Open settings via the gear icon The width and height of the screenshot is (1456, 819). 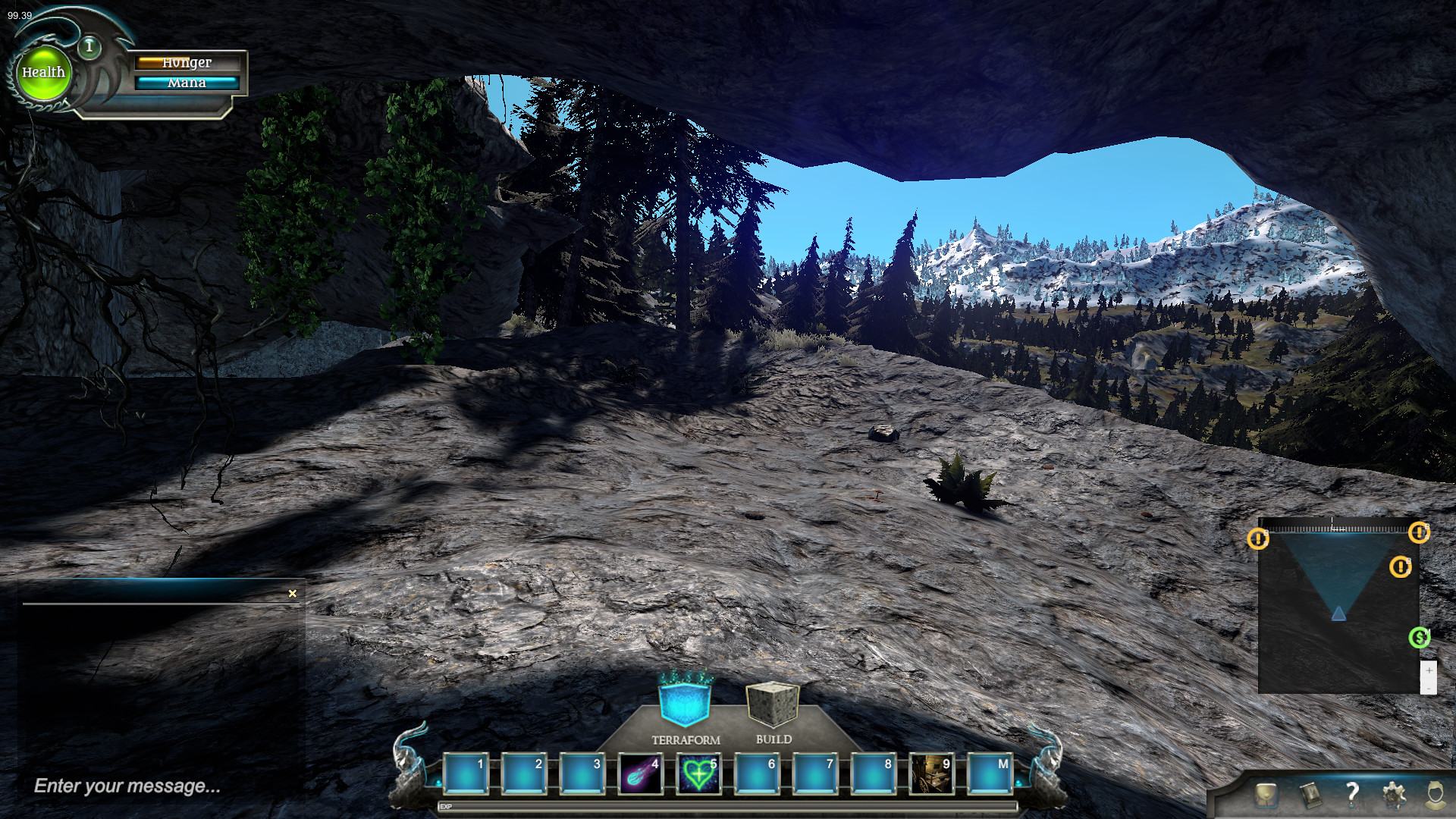(x=1393, y=794)
